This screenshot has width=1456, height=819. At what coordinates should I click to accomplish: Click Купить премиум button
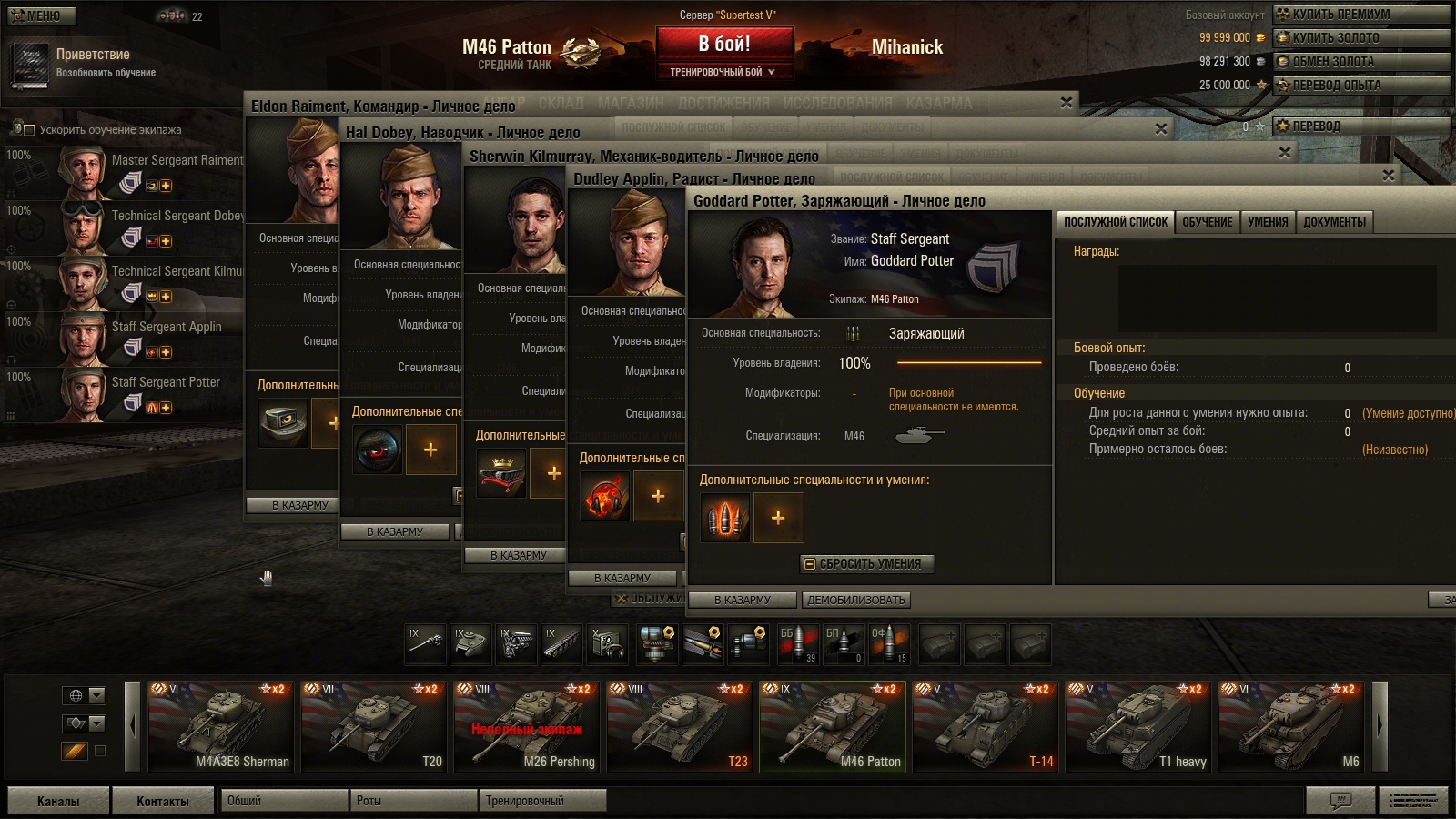click(1360, 14)
